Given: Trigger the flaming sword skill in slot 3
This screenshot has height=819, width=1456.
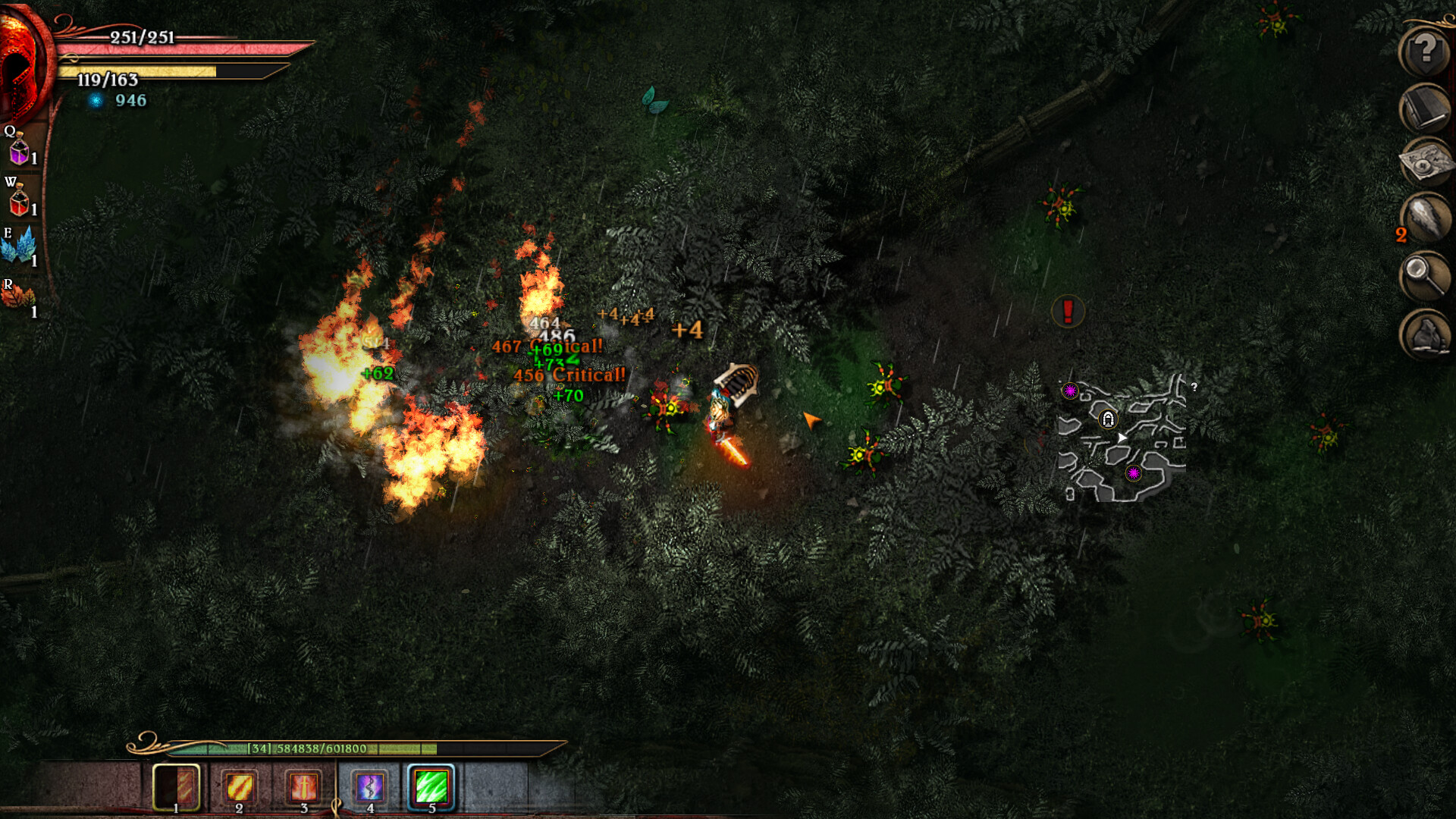Looking at the screenshot, I should 303,789.
